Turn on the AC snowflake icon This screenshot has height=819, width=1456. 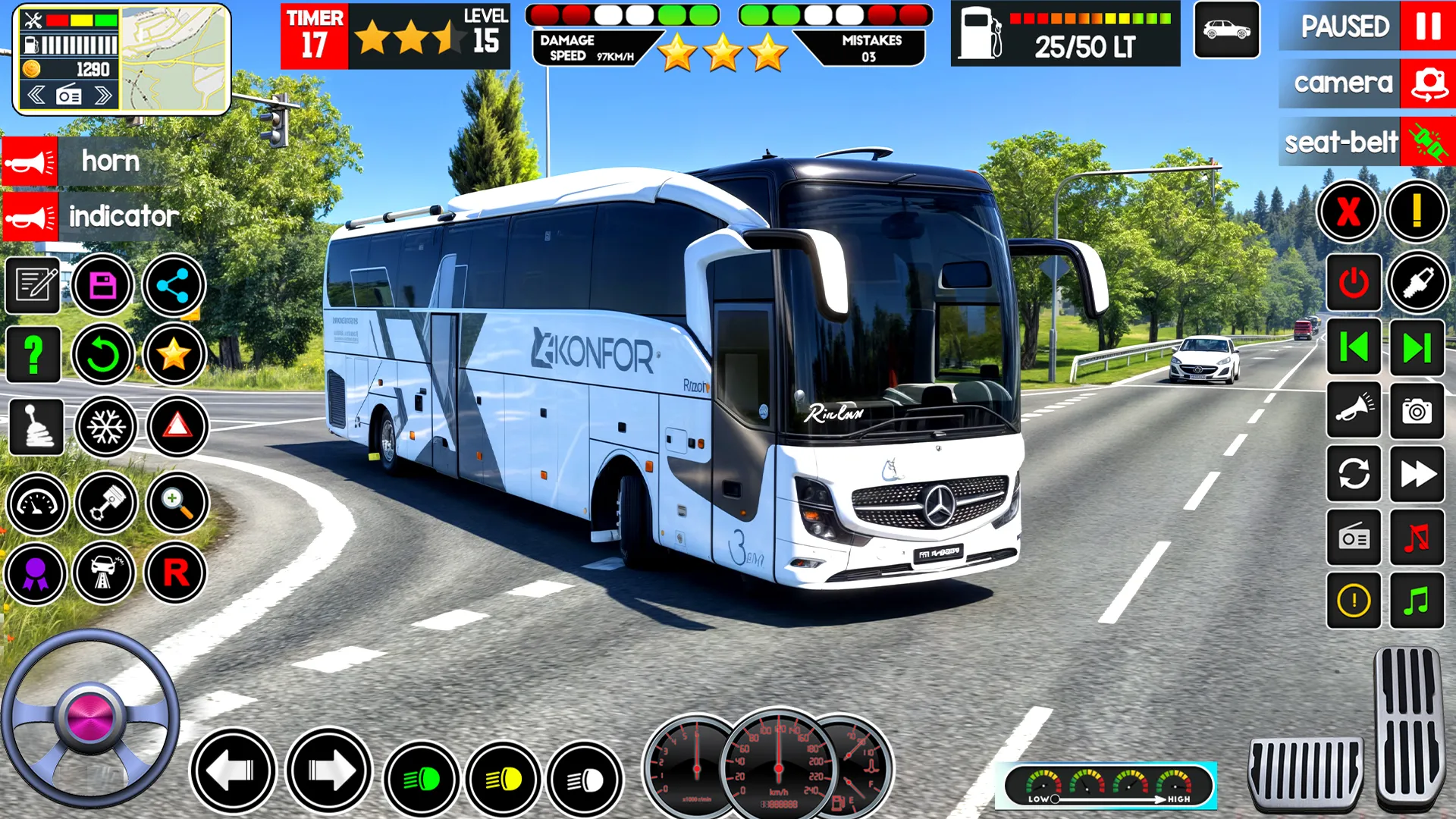[105, 427]
